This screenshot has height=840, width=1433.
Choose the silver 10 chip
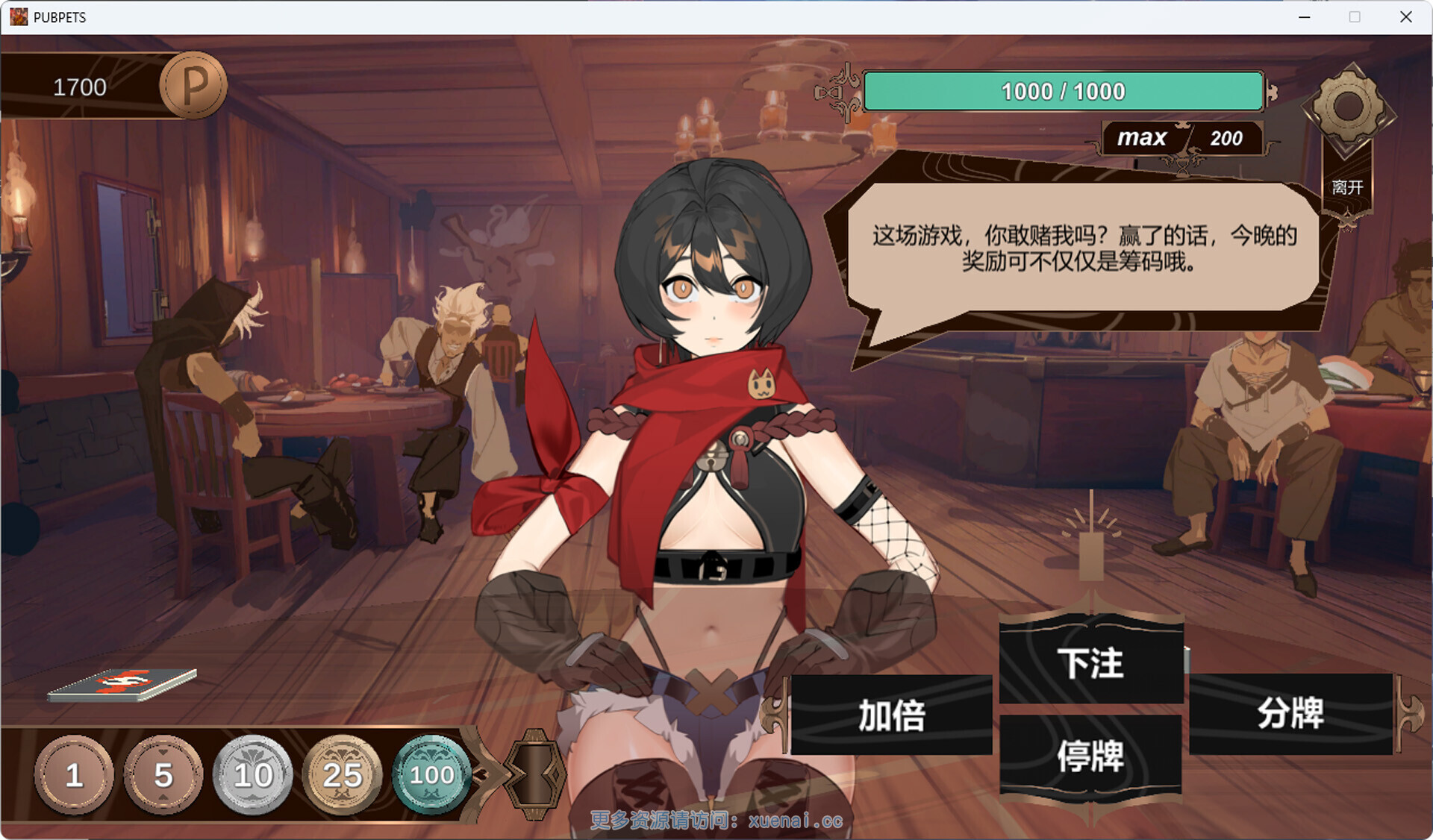(253, 774)
